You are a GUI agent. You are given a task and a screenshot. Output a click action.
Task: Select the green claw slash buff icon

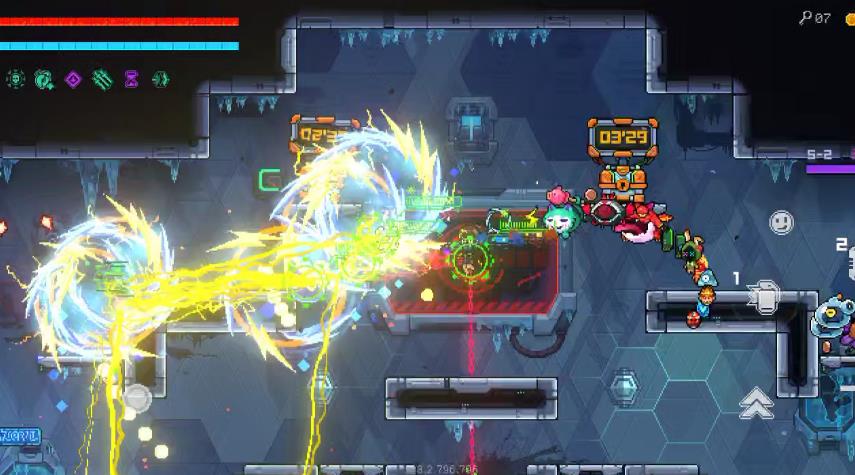[x=102, y=78]
